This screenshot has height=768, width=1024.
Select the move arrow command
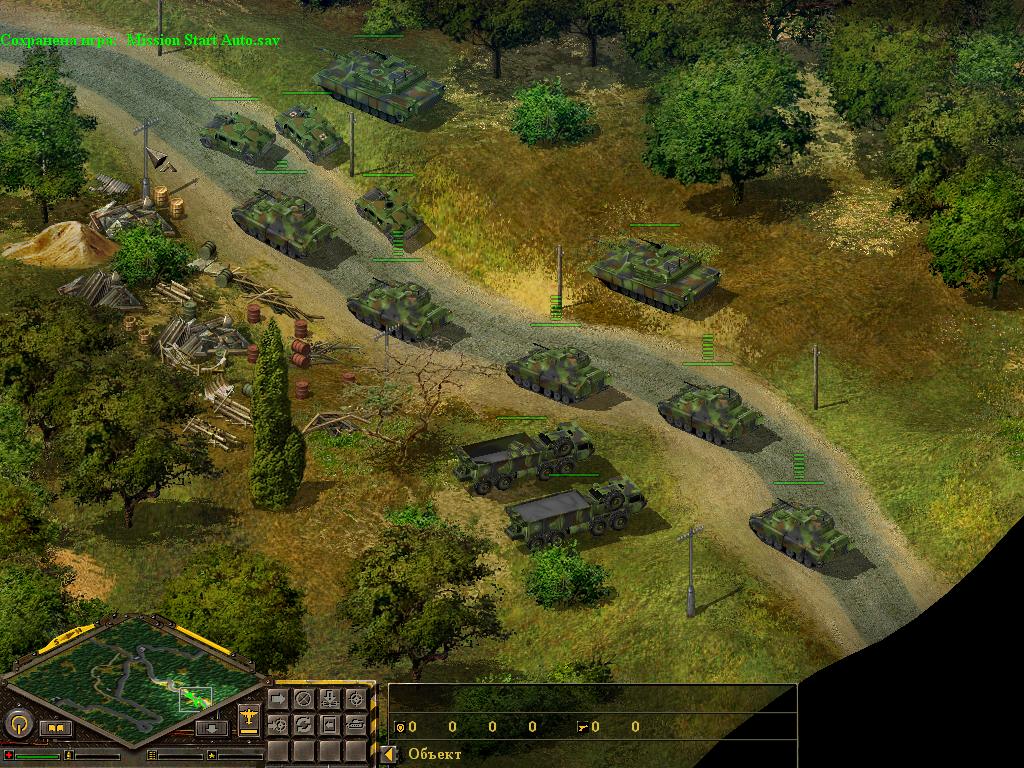click(278, 699)
